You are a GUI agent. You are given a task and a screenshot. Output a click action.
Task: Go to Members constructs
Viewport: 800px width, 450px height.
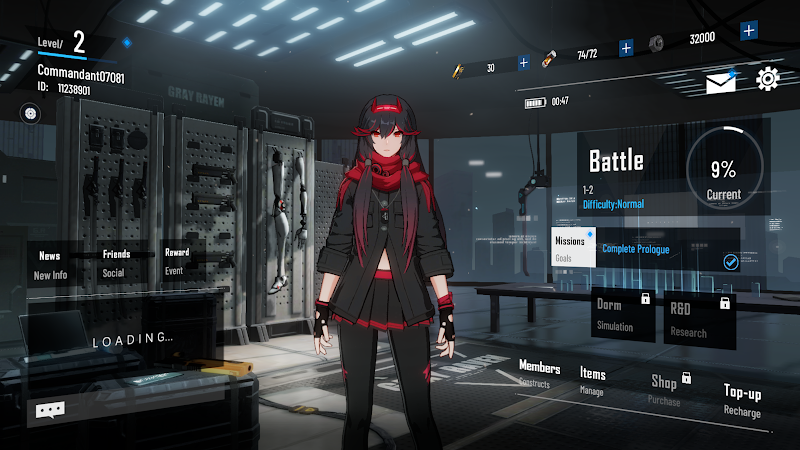click(539, 374)
